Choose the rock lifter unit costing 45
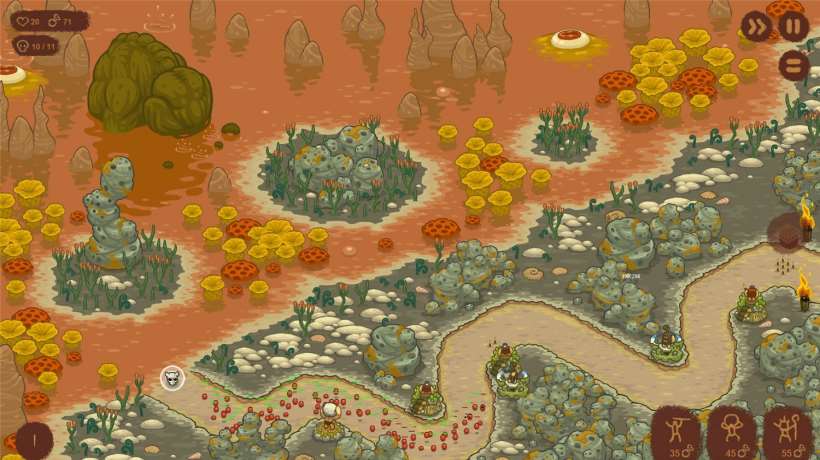Viewport: 820px width, 460px height. tap(731, 432)
